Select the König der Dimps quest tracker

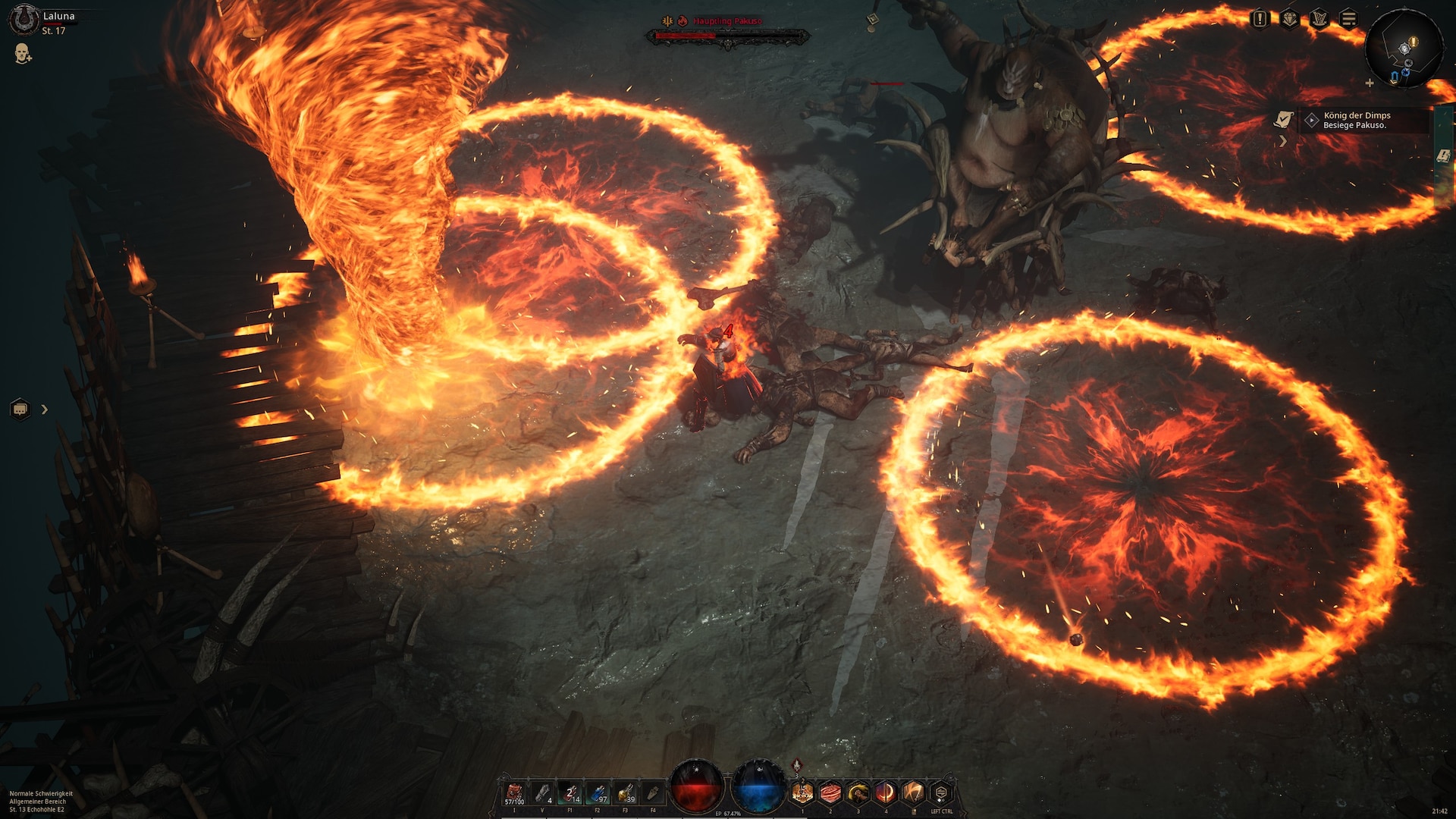pyautogui.click(x=1357, y=120)
